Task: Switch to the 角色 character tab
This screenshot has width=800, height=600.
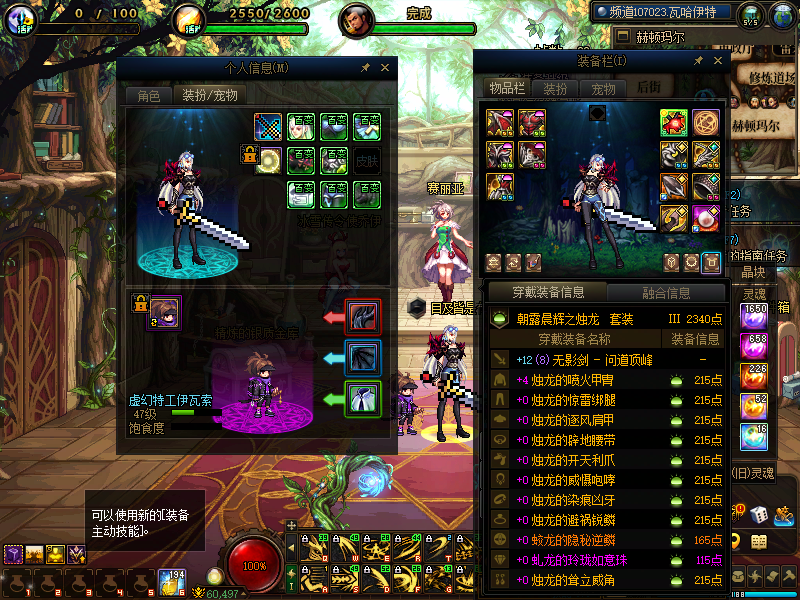Action: pyautogui.click(x=148, y=95)
